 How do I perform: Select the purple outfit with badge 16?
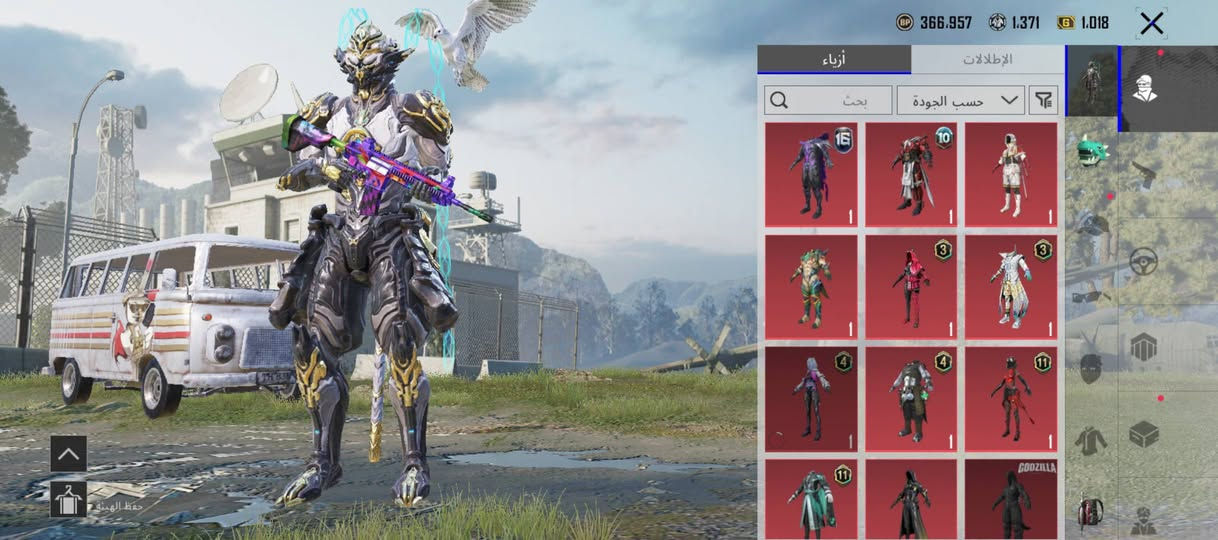click(811, 175)
